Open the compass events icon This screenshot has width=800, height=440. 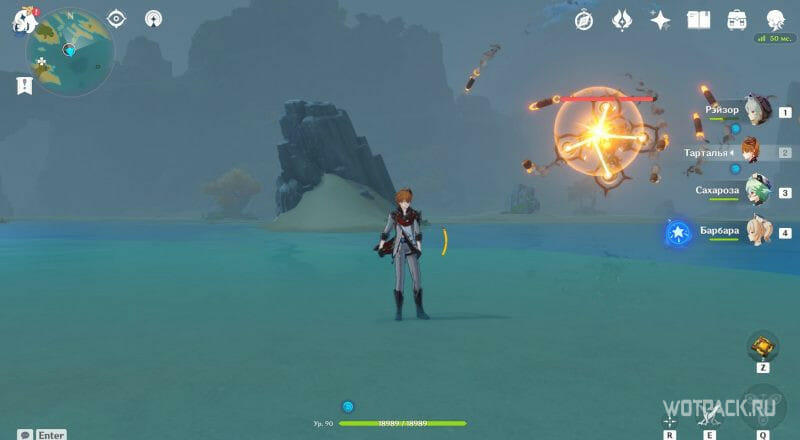585,19
